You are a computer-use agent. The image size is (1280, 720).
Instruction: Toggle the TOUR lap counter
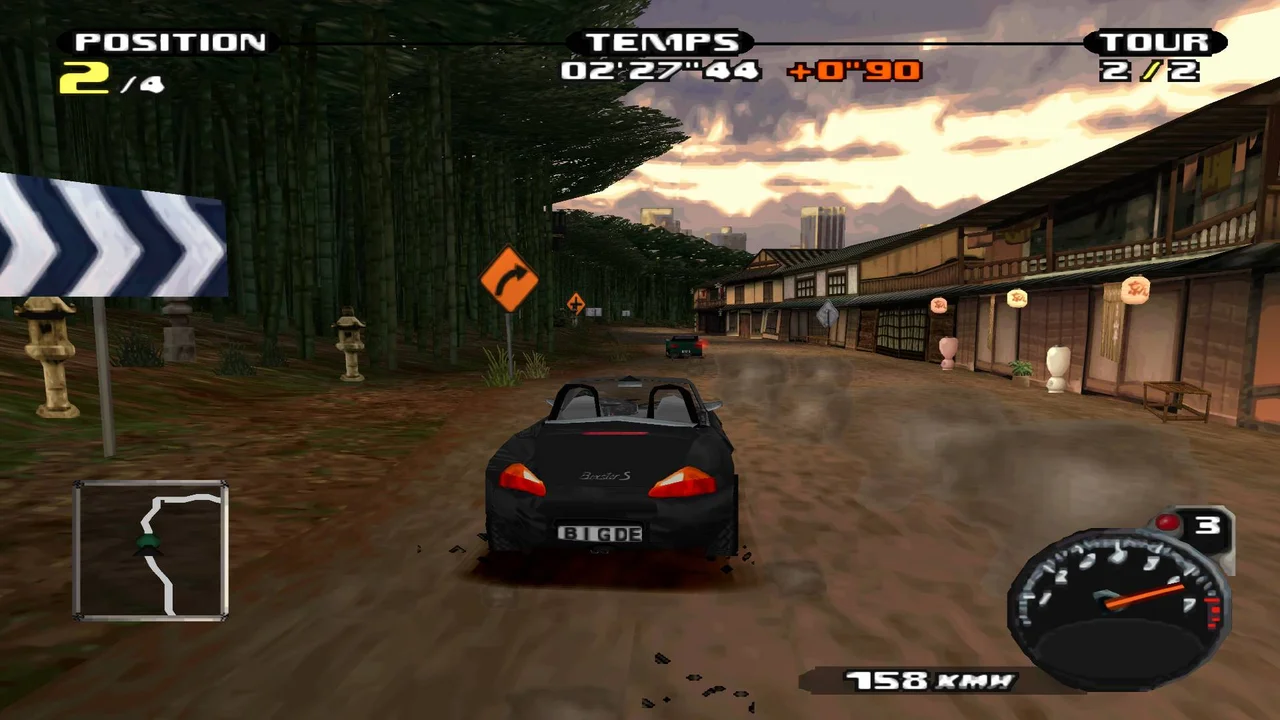tap(1157, 42)
